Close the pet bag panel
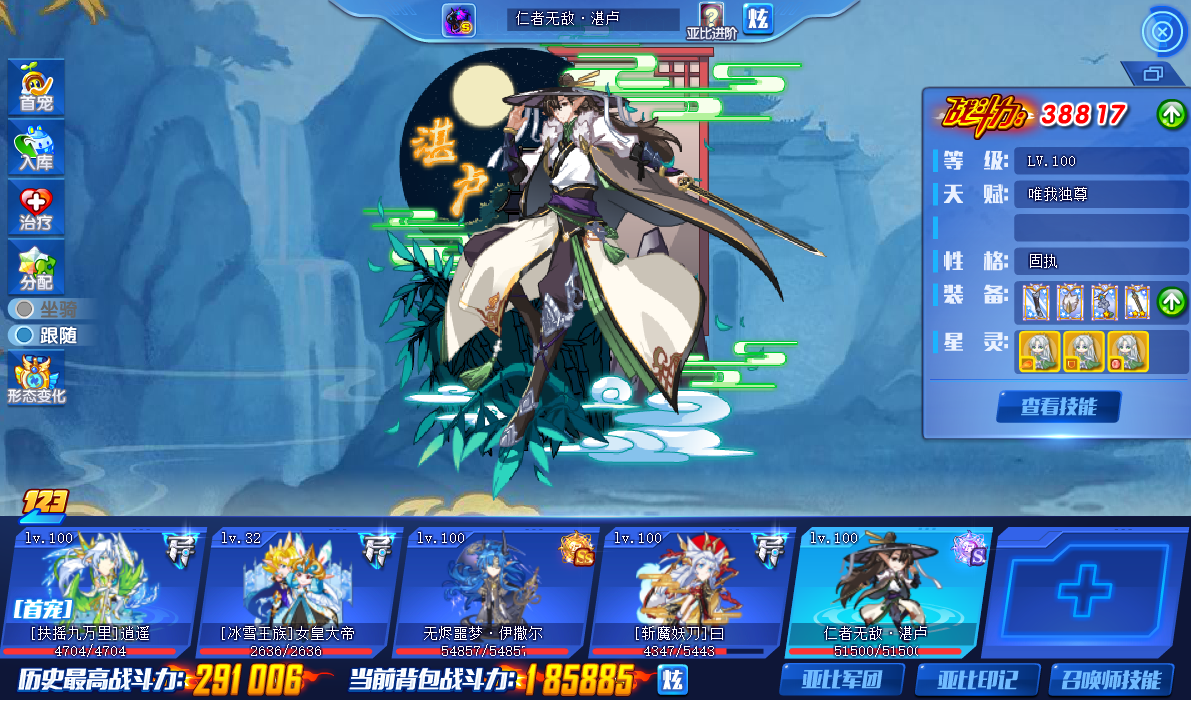 click(1162, 32)
